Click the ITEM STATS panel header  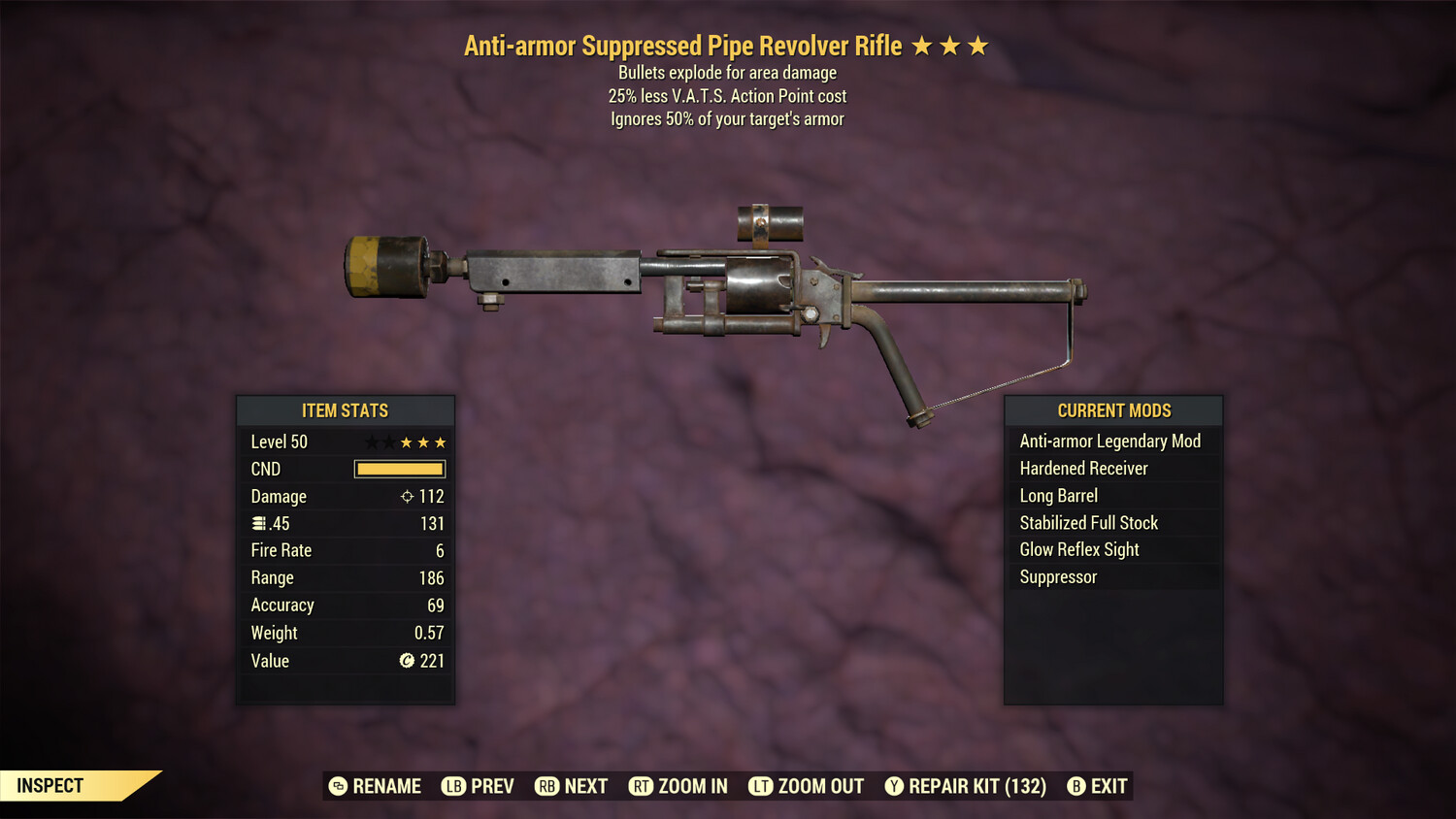tap(346, 410)
